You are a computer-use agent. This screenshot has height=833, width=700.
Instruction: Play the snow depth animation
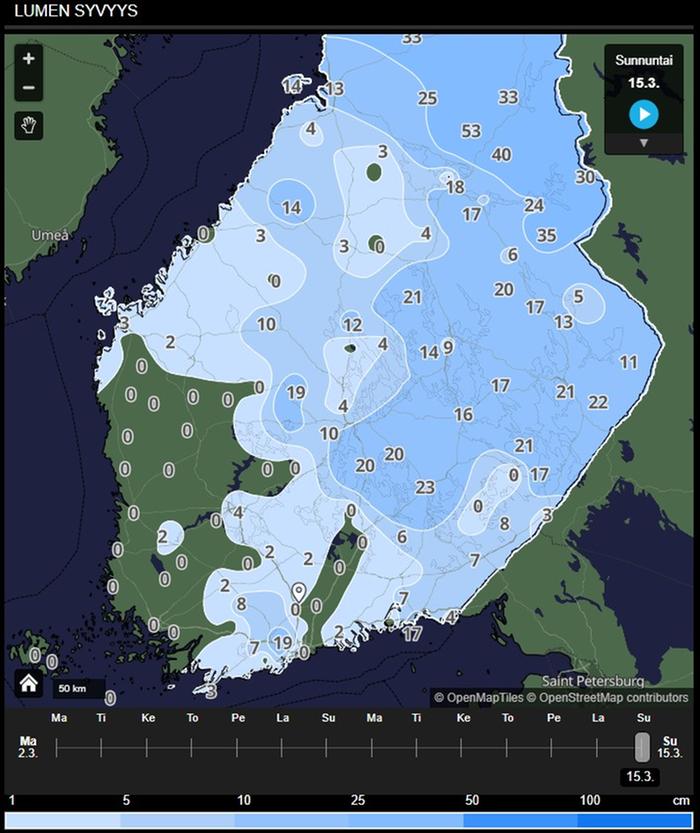pos(644,115)
